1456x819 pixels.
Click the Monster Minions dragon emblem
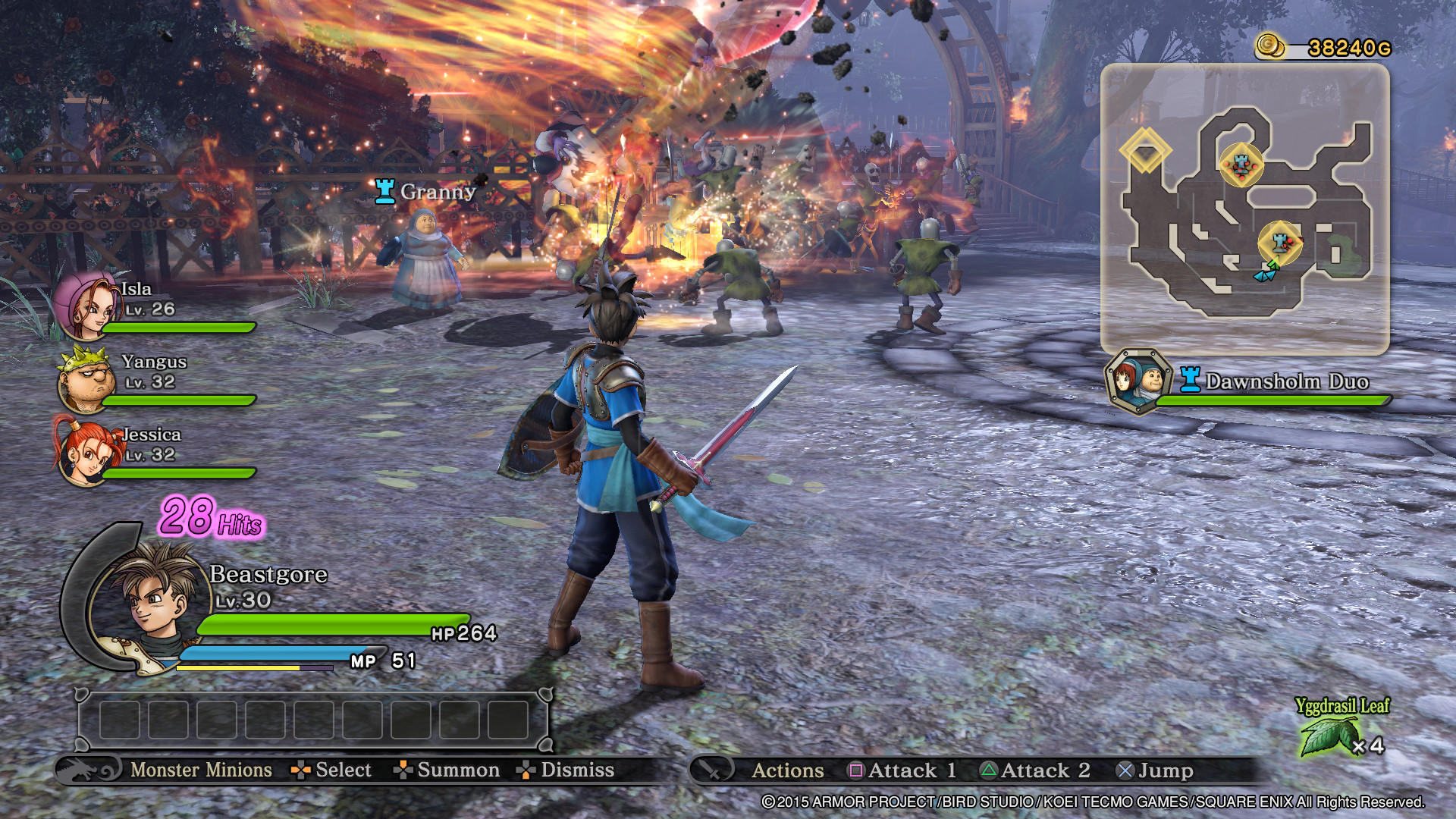(89, 770)
